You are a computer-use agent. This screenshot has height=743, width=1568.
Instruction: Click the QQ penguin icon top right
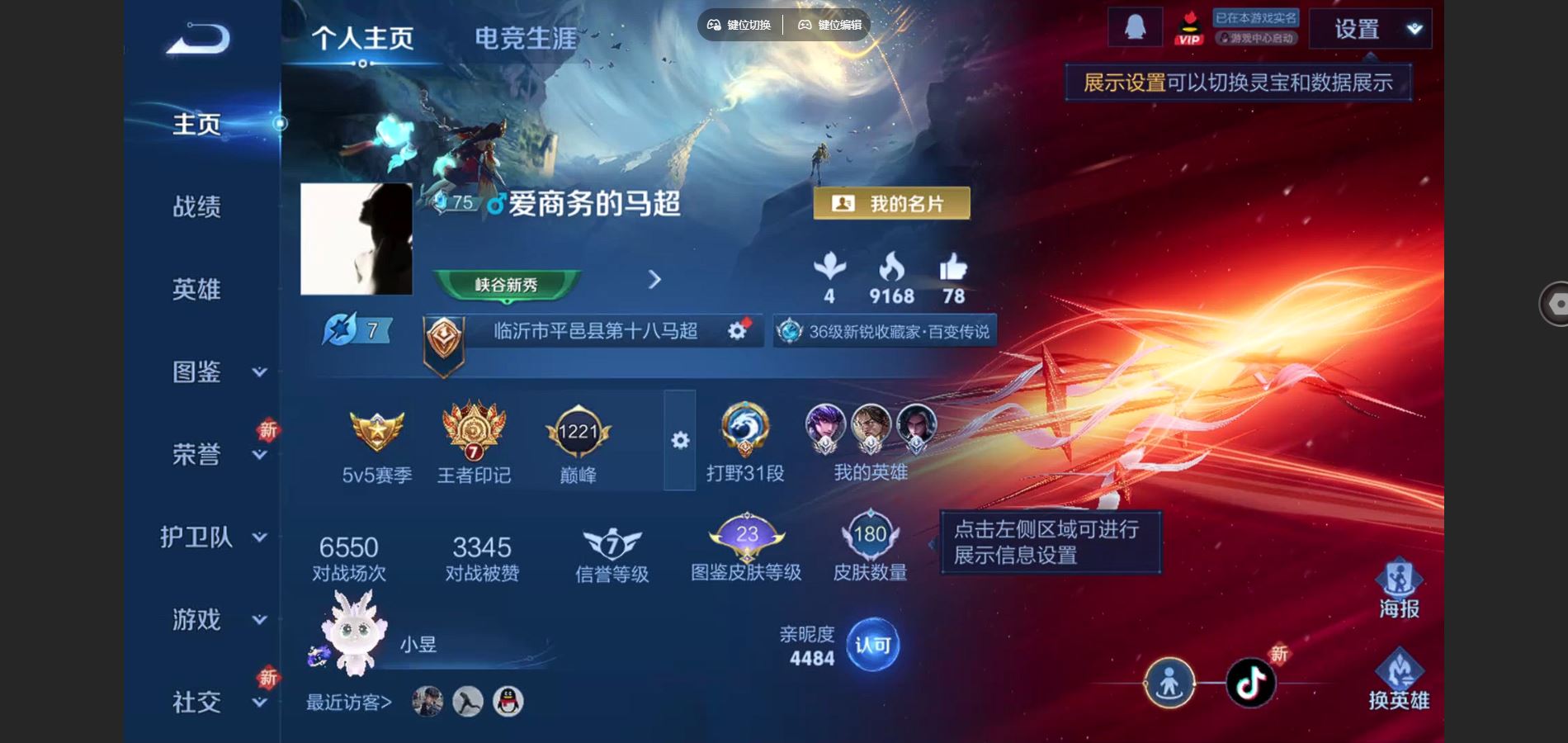[x=1137, y=25]
